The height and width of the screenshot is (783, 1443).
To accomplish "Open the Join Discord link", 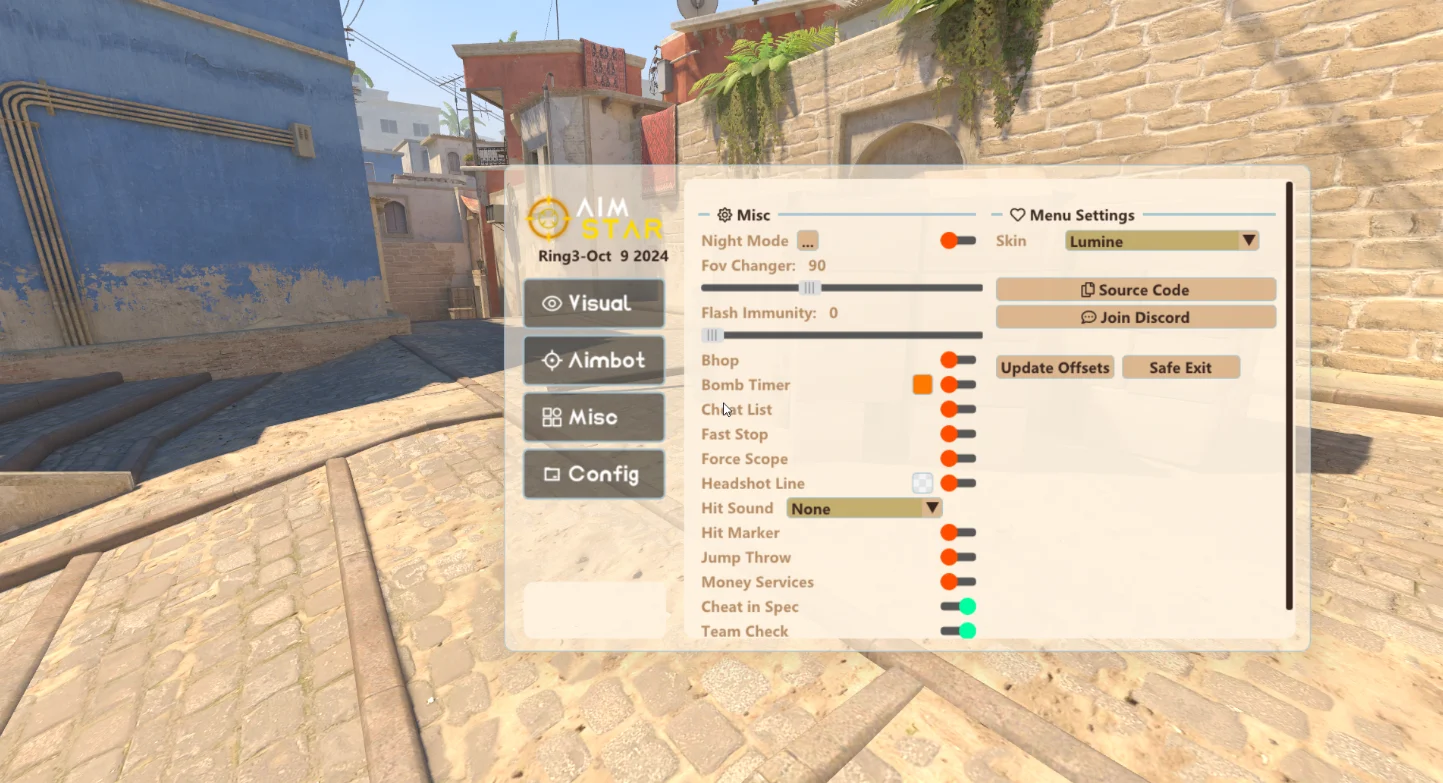I will (x=1135, y=317).
